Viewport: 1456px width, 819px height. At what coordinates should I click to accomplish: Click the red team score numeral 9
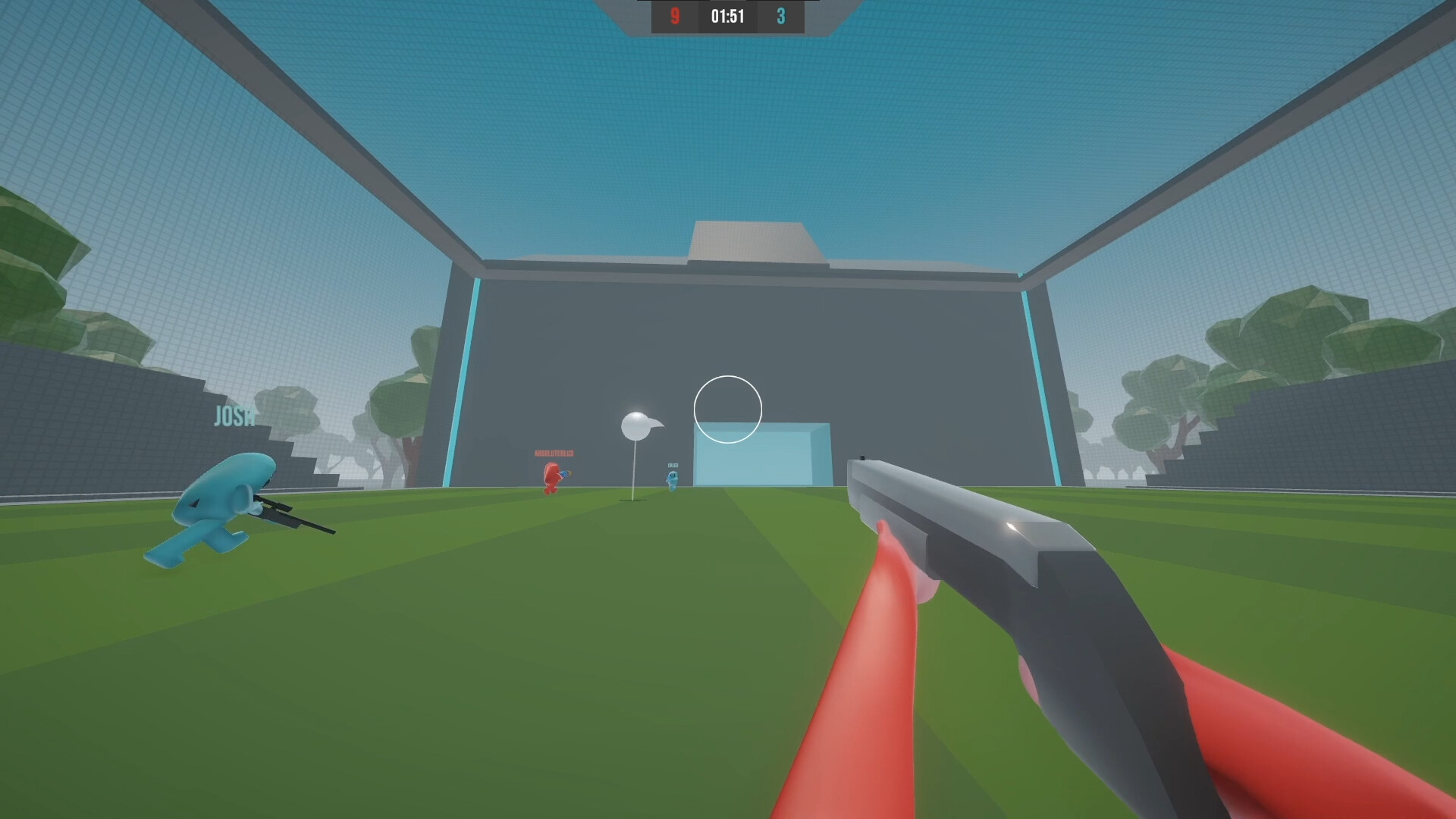coord(674,15)
